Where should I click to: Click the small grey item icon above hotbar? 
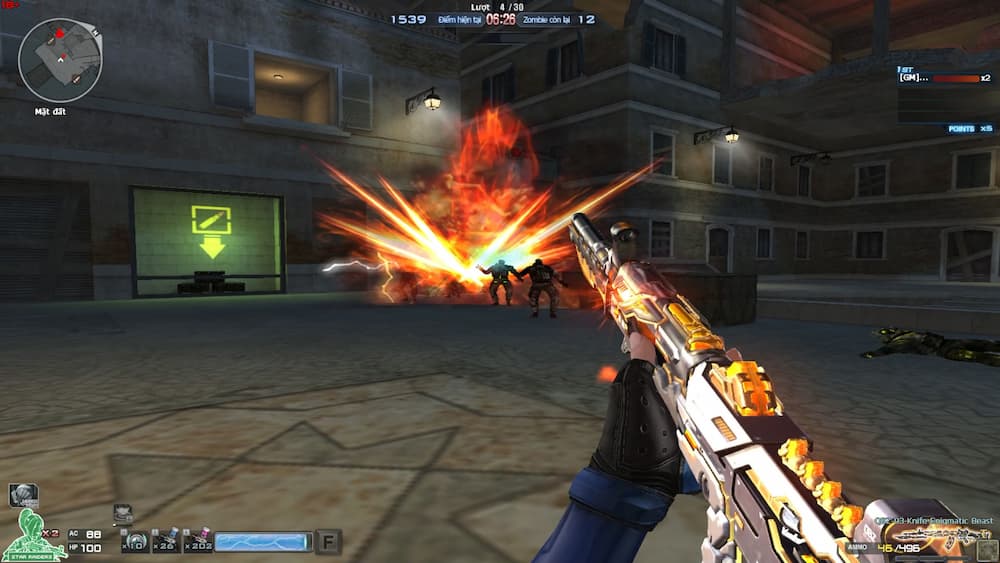pyautogui.click(x=123, y=514)
